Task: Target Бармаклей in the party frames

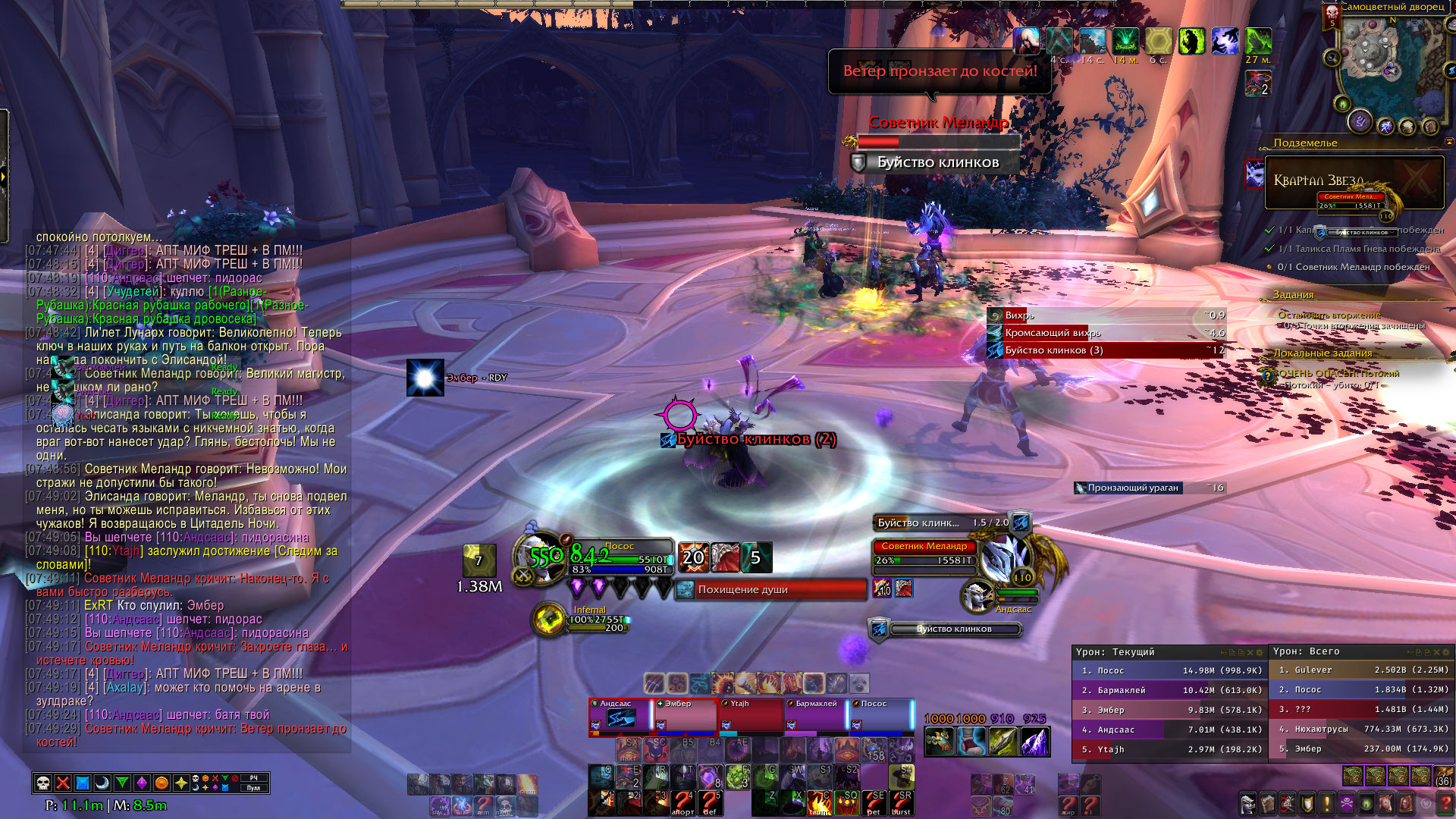Action: pyautogui.click(x=816, y=717)
